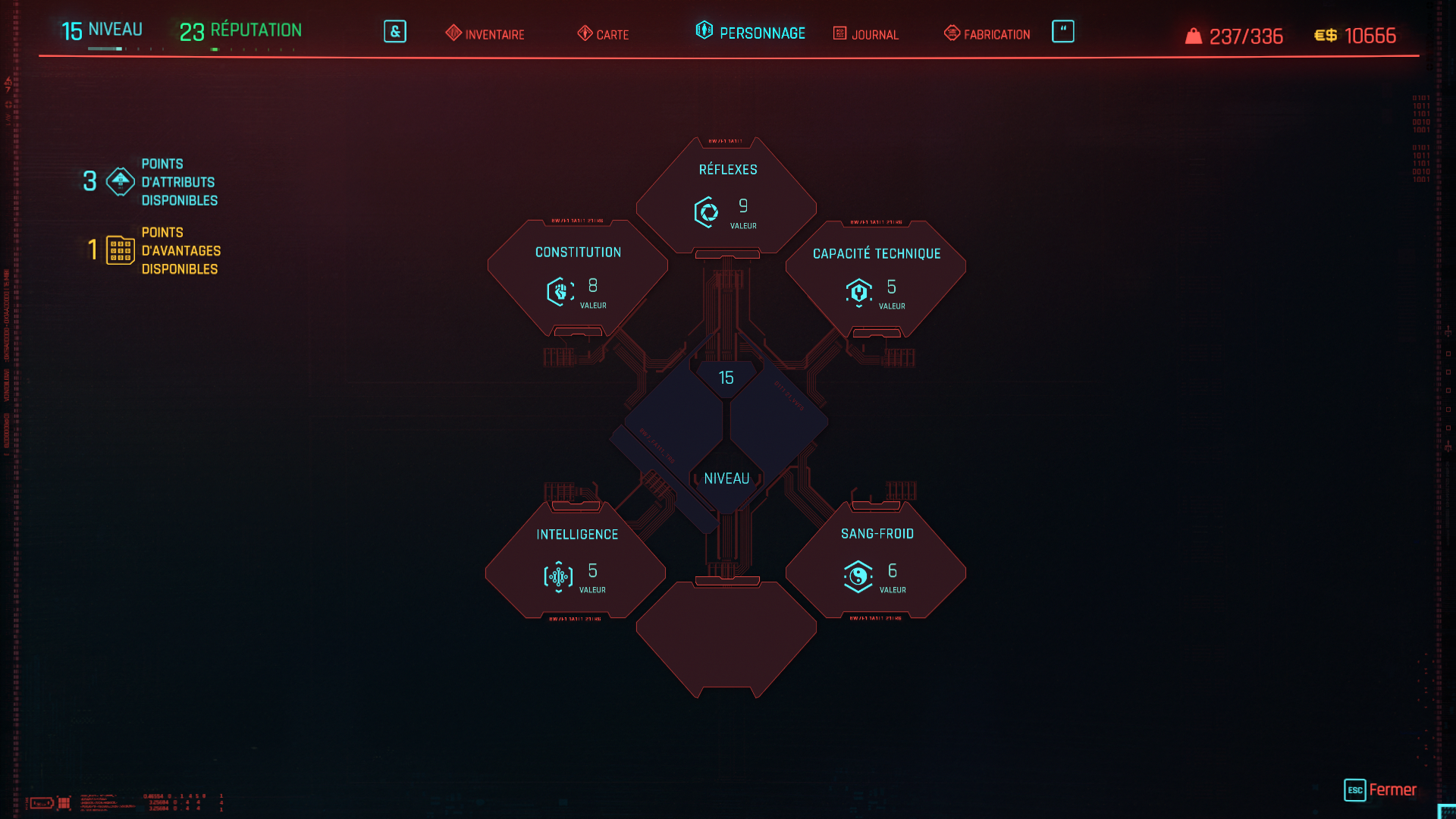
Task: Open the Inventaire tab
Action: tap(485, 34)
